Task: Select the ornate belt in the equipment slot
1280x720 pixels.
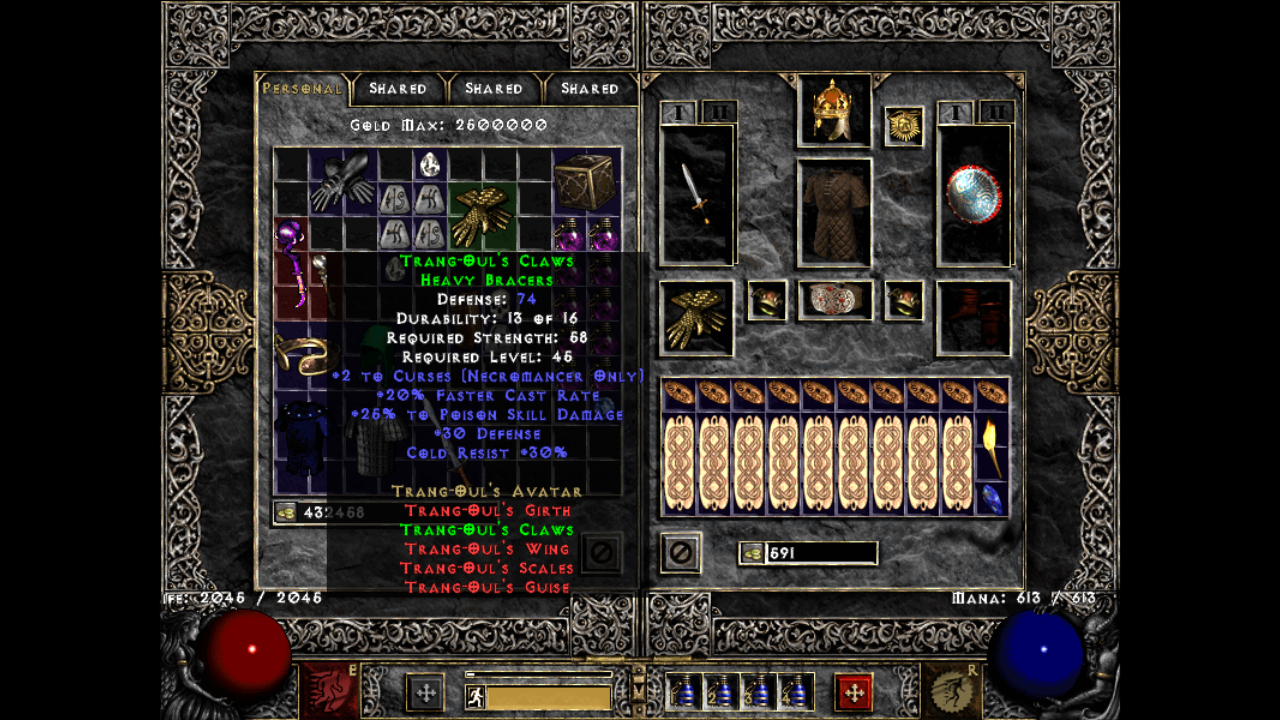Action: pos(835,300)
